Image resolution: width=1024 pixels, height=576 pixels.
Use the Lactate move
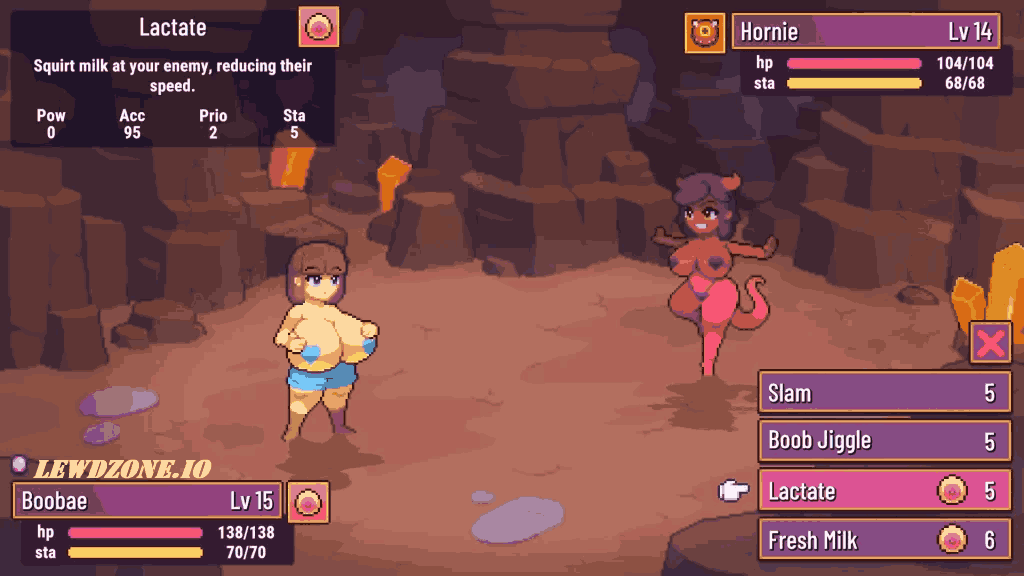[884, 491]
